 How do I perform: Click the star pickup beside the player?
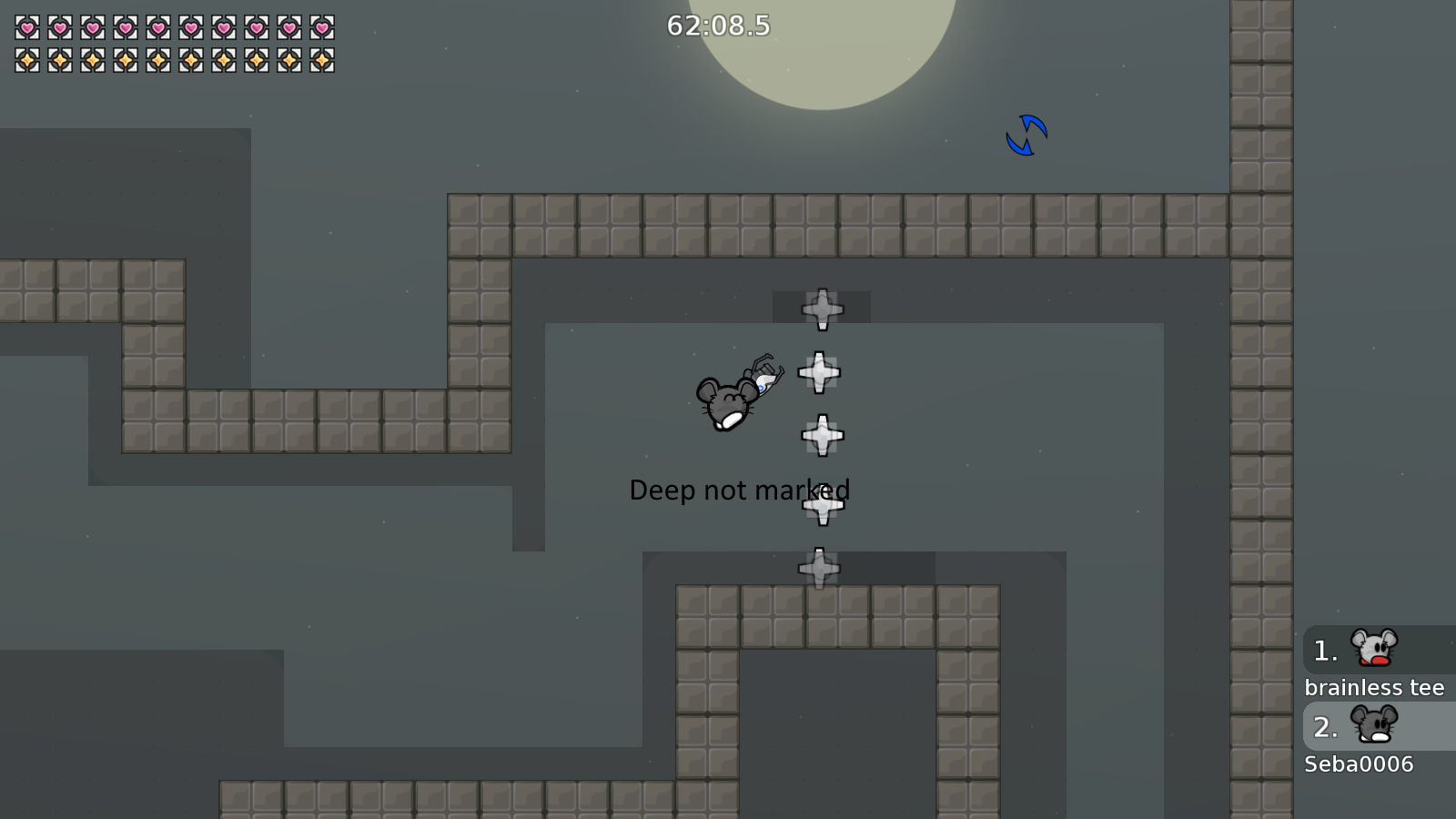(819, 370)
